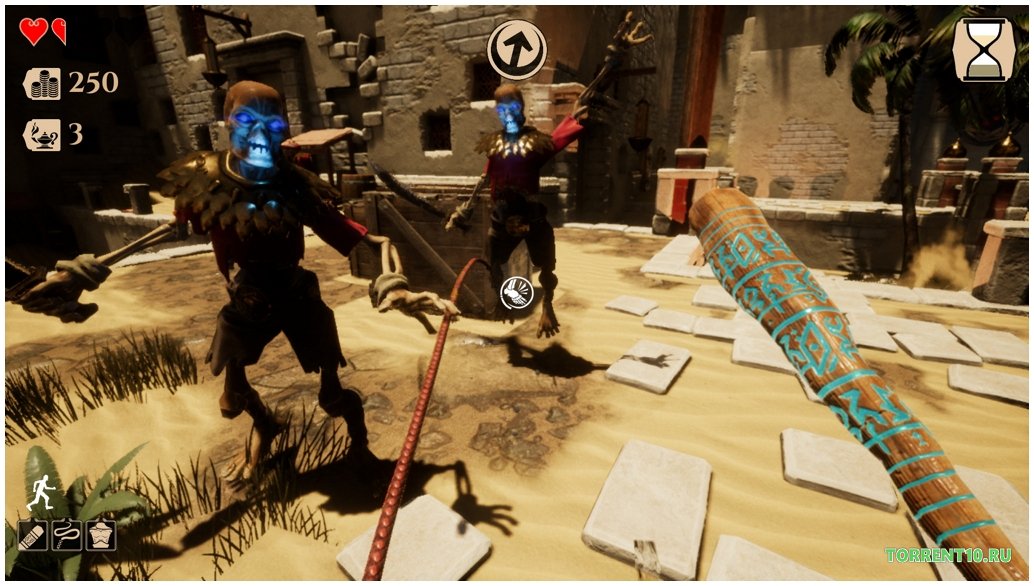This screenshot has height=586, width=1034.
Task: Click the running figure sprint icon
Action: (x=41, y=494)
